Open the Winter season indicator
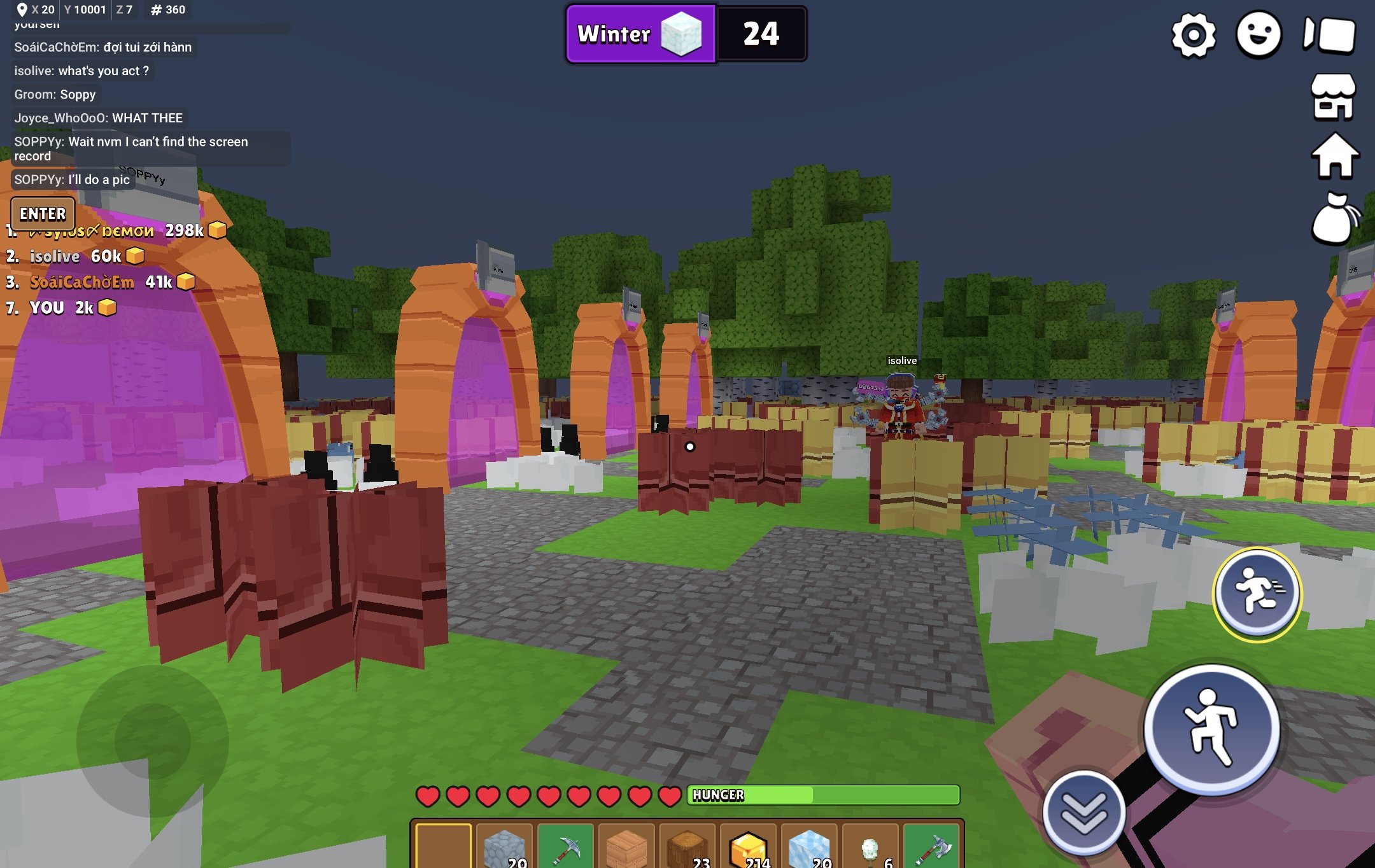 (640, 34)
